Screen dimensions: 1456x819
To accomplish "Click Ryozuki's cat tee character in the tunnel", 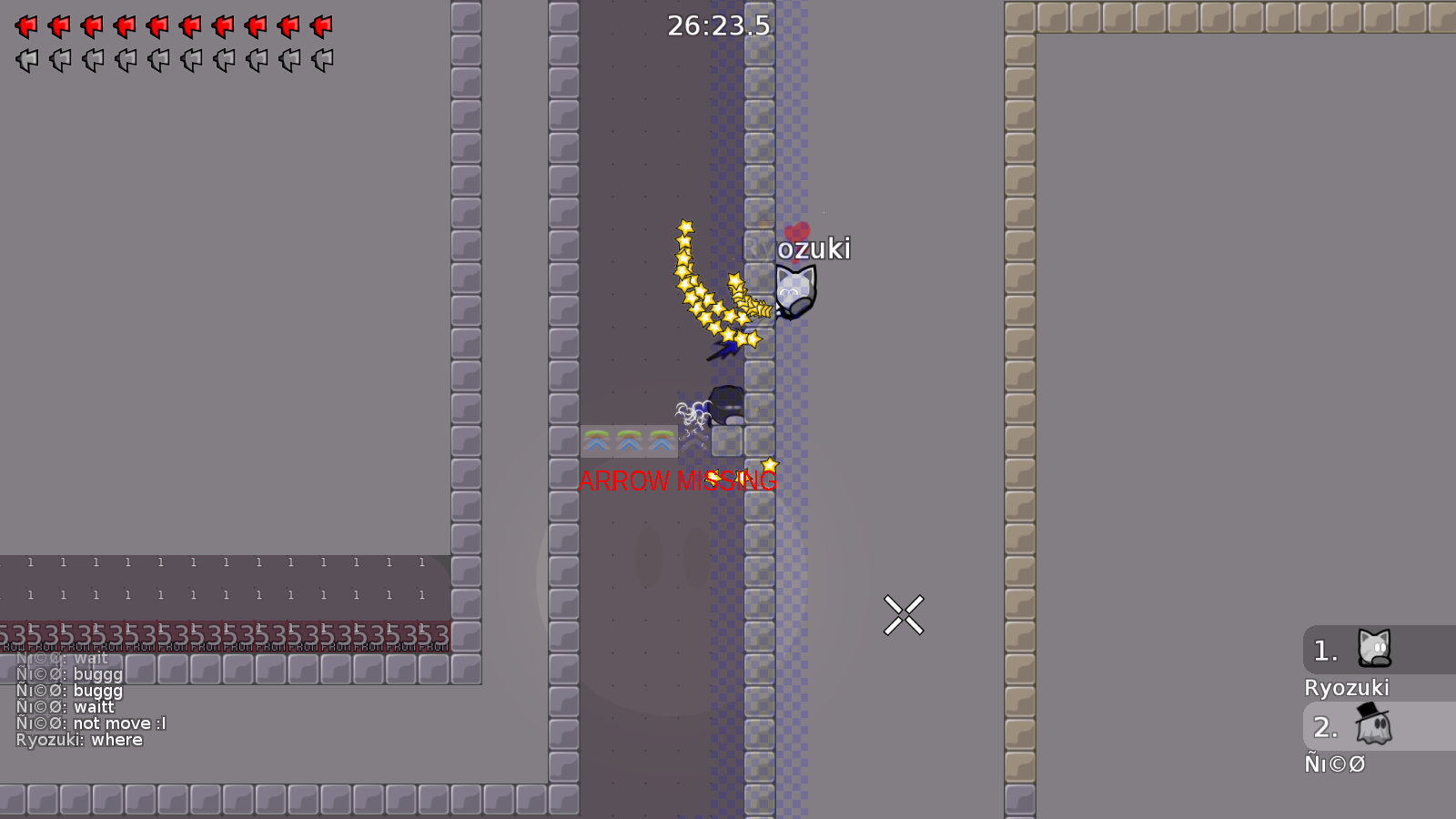I will 794,289.
